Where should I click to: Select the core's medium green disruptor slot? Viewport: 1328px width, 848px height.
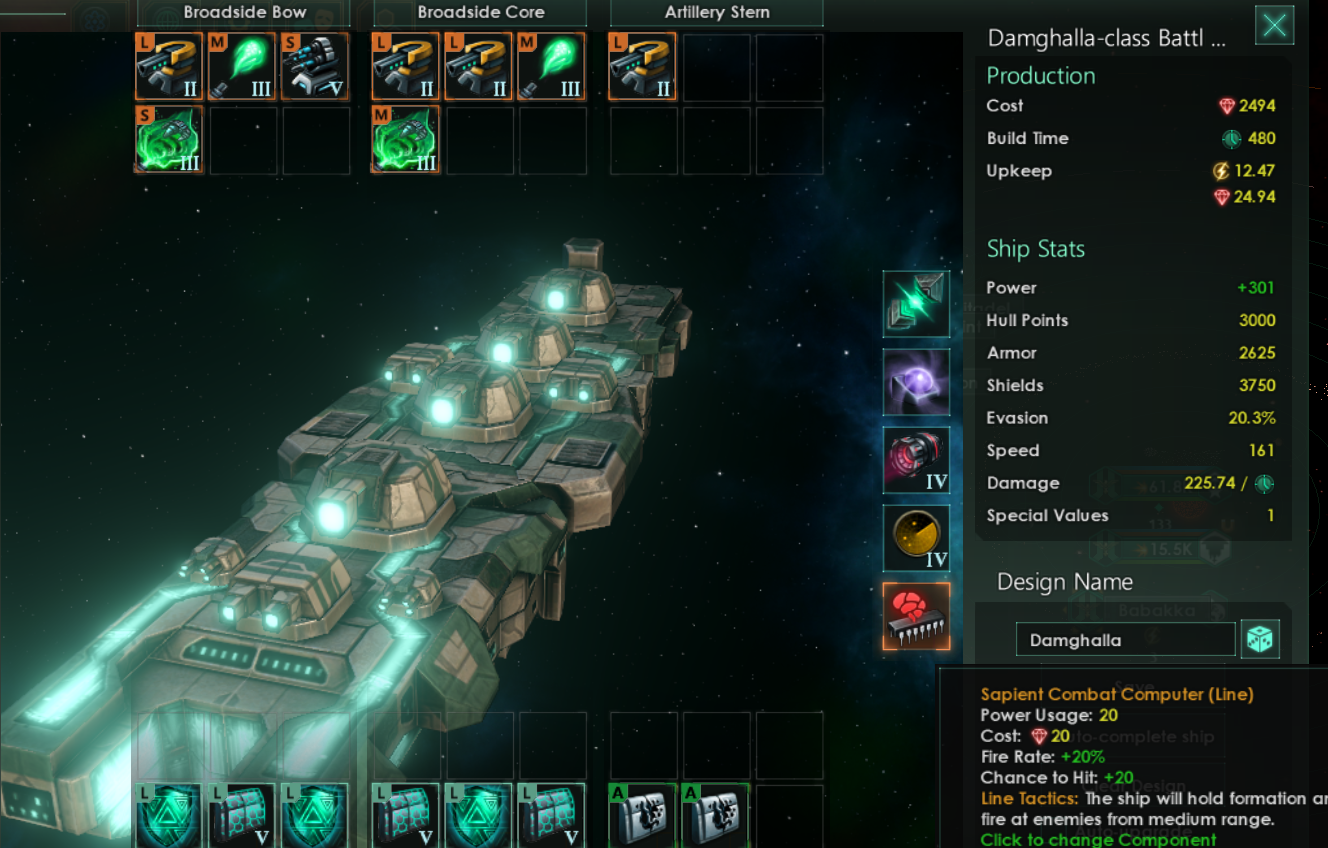[x=405, y=140]
